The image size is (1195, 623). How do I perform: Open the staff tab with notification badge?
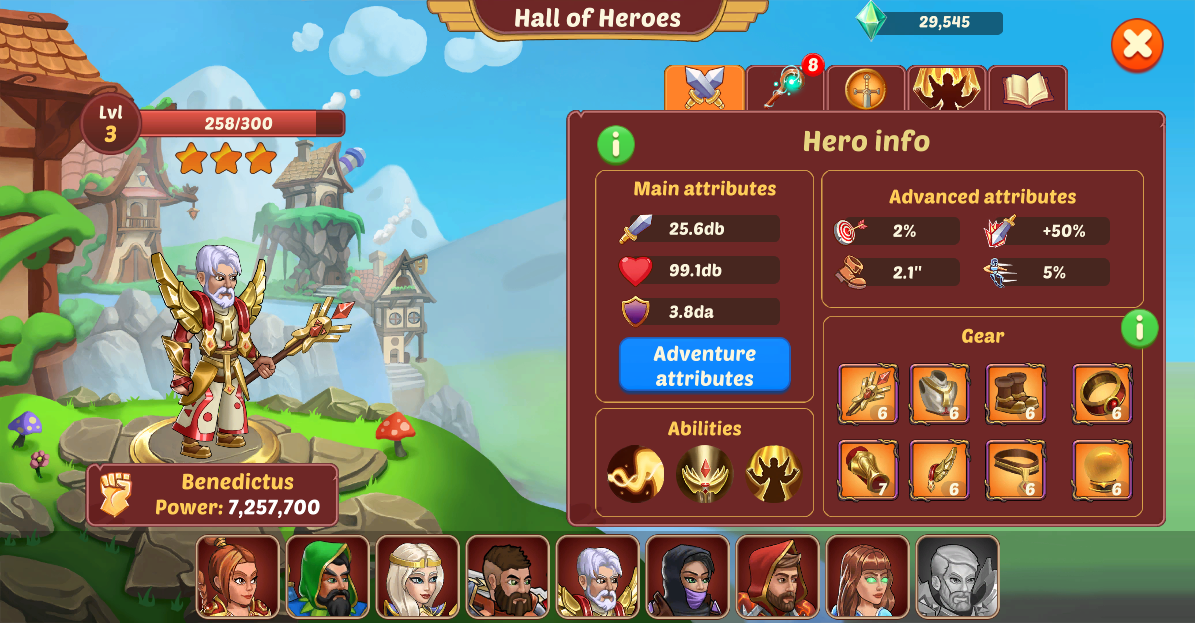pyautogui.click(x=786, y=89)
